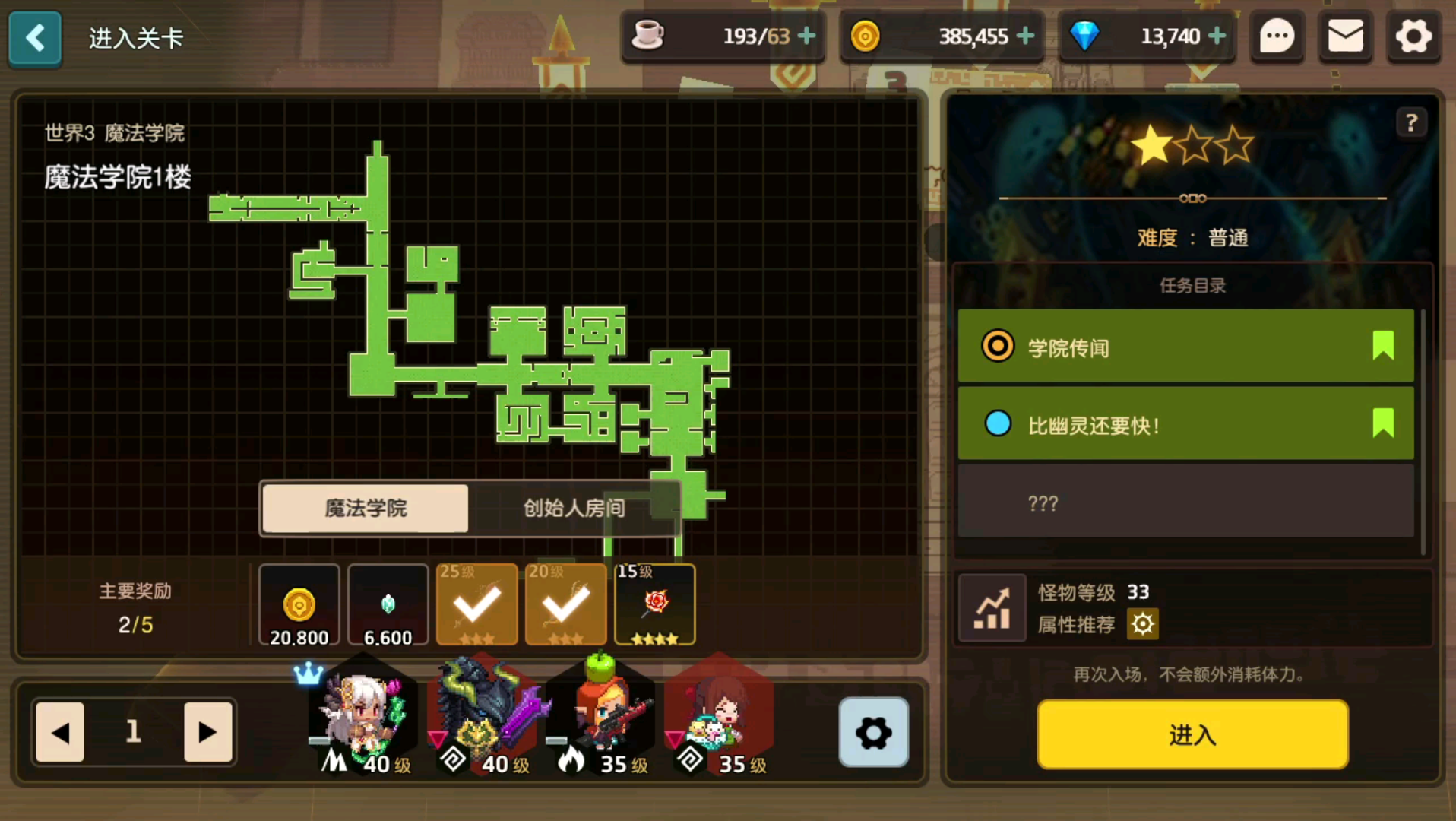The width and height of the screenshot is (1456, 821).
Task: Open the game settings gear
Action: [1413, 36]
